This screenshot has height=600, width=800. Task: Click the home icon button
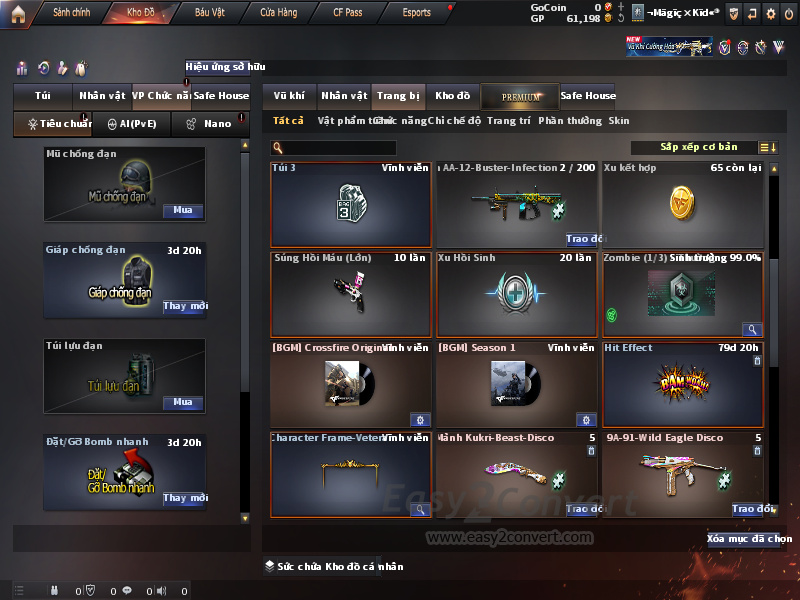pyautogui.click(x=17, y=13)
